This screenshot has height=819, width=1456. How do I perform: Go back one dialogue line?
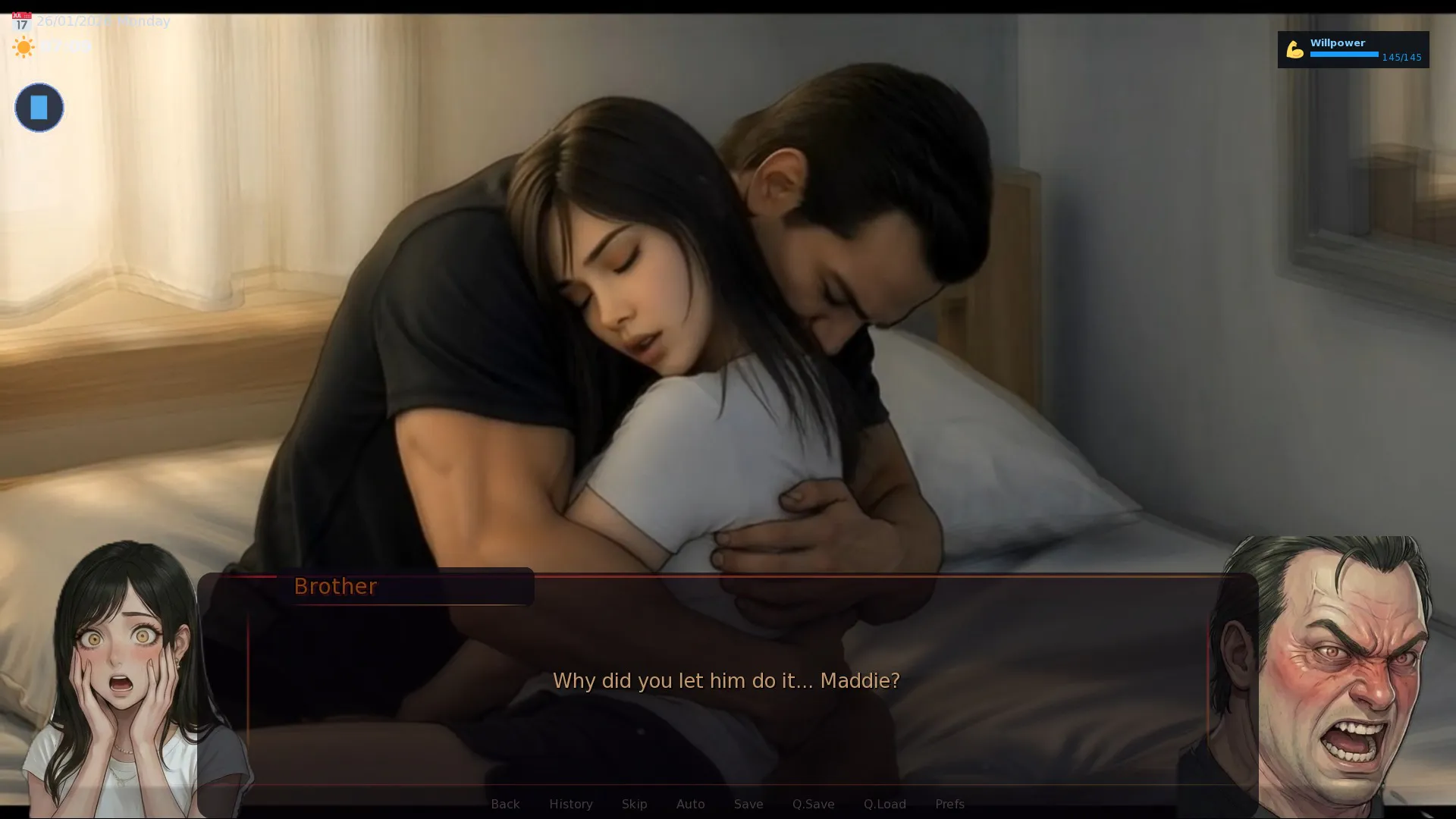pyautogui.click(x=505, y=804)
